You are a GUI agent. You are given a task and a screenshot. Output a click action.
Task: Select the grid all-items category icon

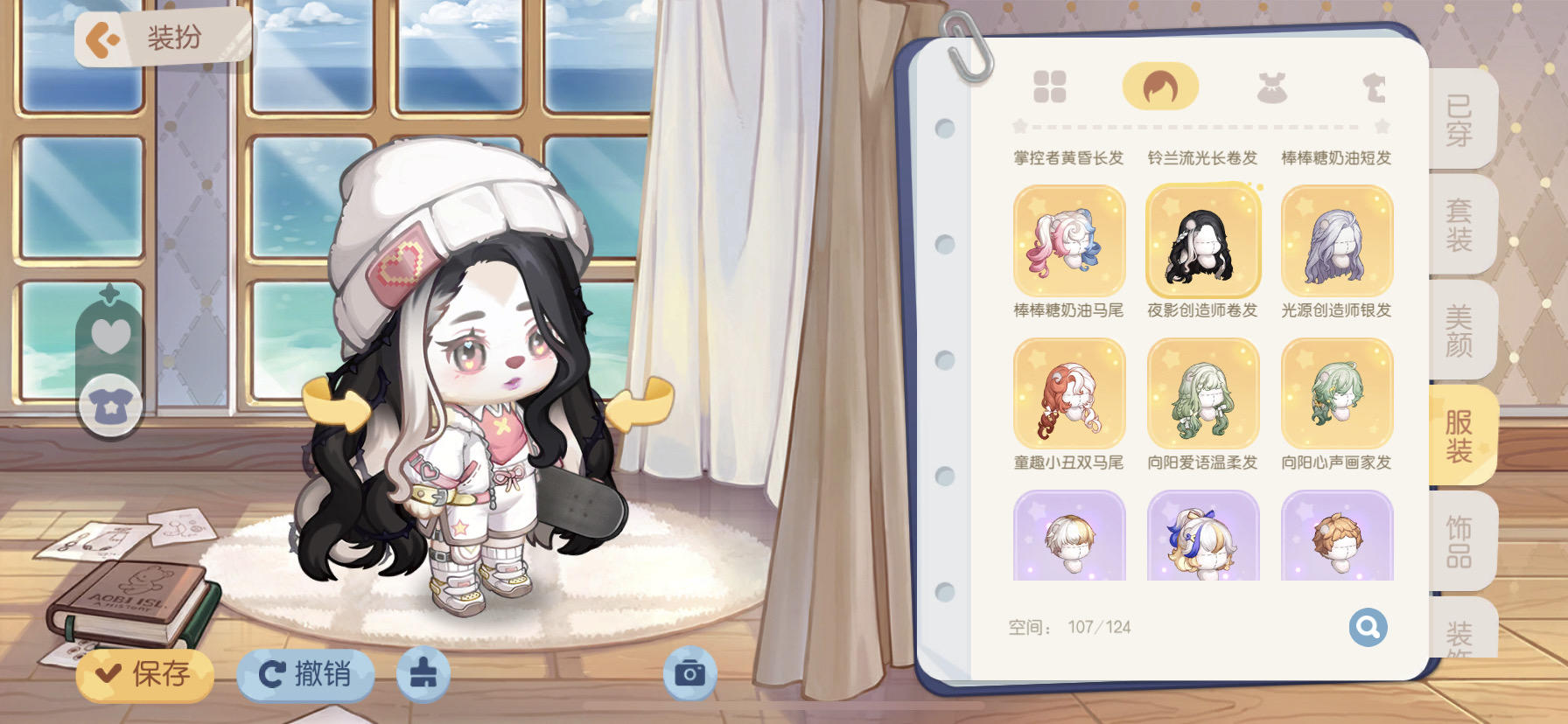pyautogui.click(x=1050, y=87)
